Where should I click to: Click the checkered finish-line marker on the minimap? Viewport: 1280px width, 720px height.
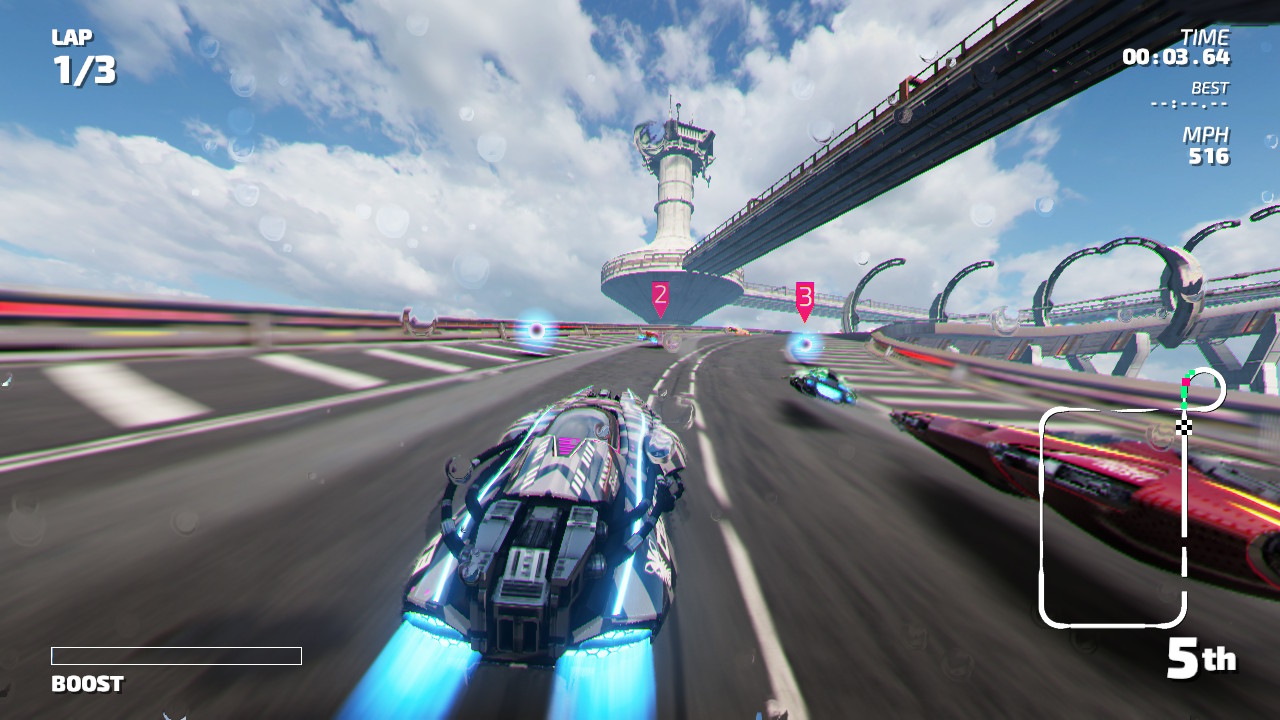tap(1185, 427)
